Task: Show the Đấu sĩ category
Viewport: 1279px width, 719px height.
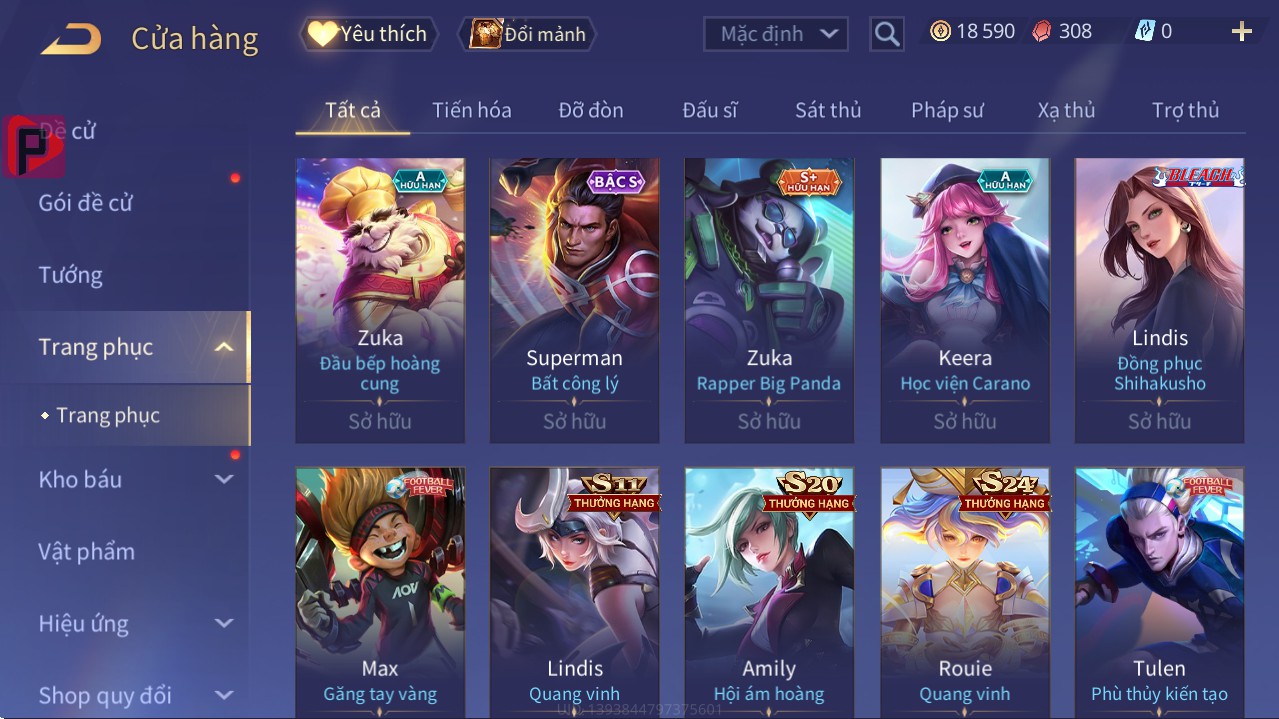Action: (709, 110)
